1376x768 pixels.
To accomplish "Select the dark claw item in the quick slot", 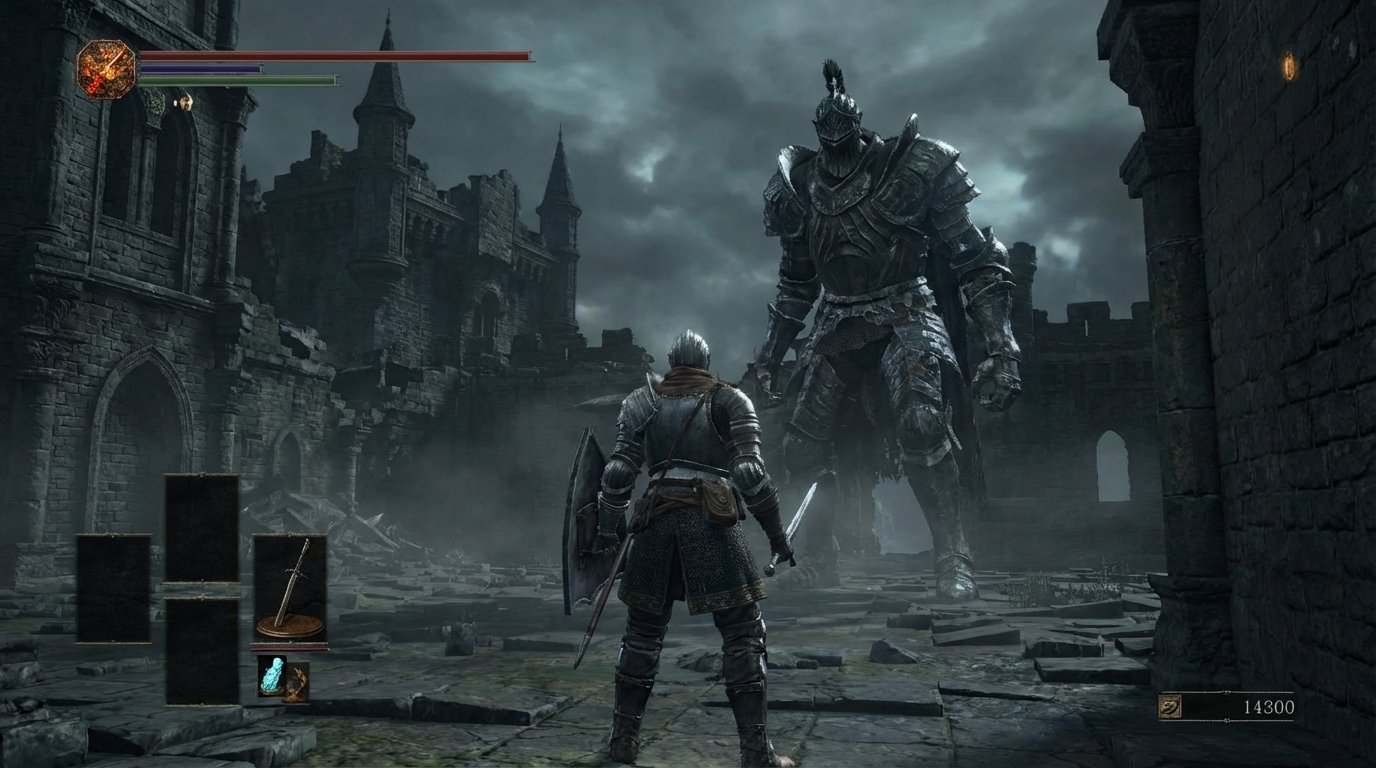I will (298, 683).
